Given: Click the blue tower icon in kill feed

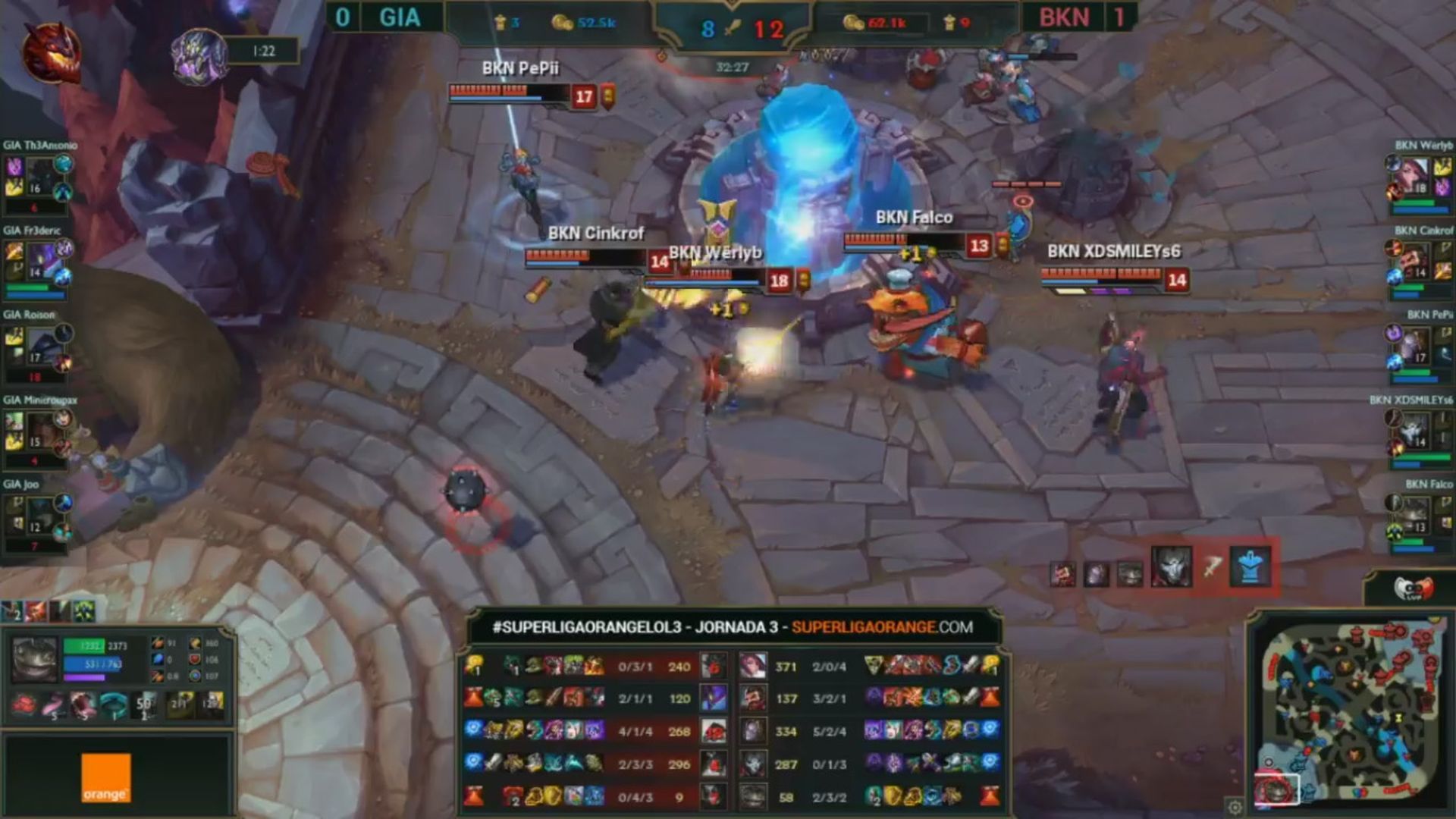Looking at the screenshot, I should pos(1250,566).
